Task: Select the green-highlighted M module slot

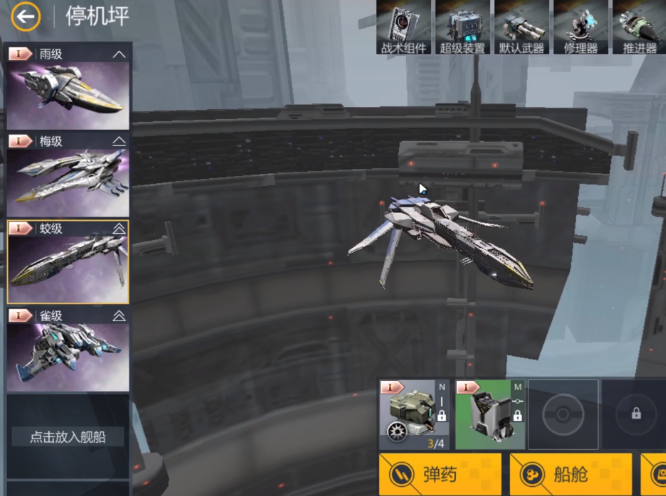Action: [490, 413]
